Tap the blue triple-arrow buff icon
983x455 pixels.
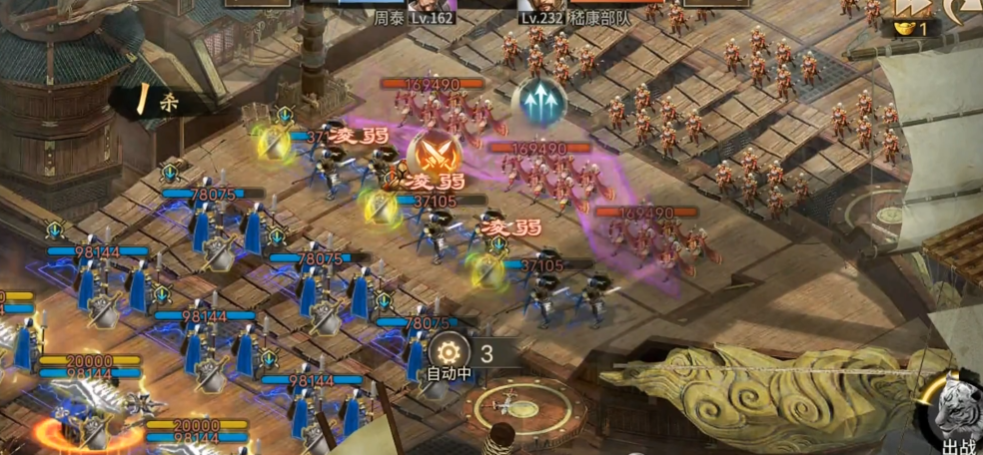(x=538, y=102)
